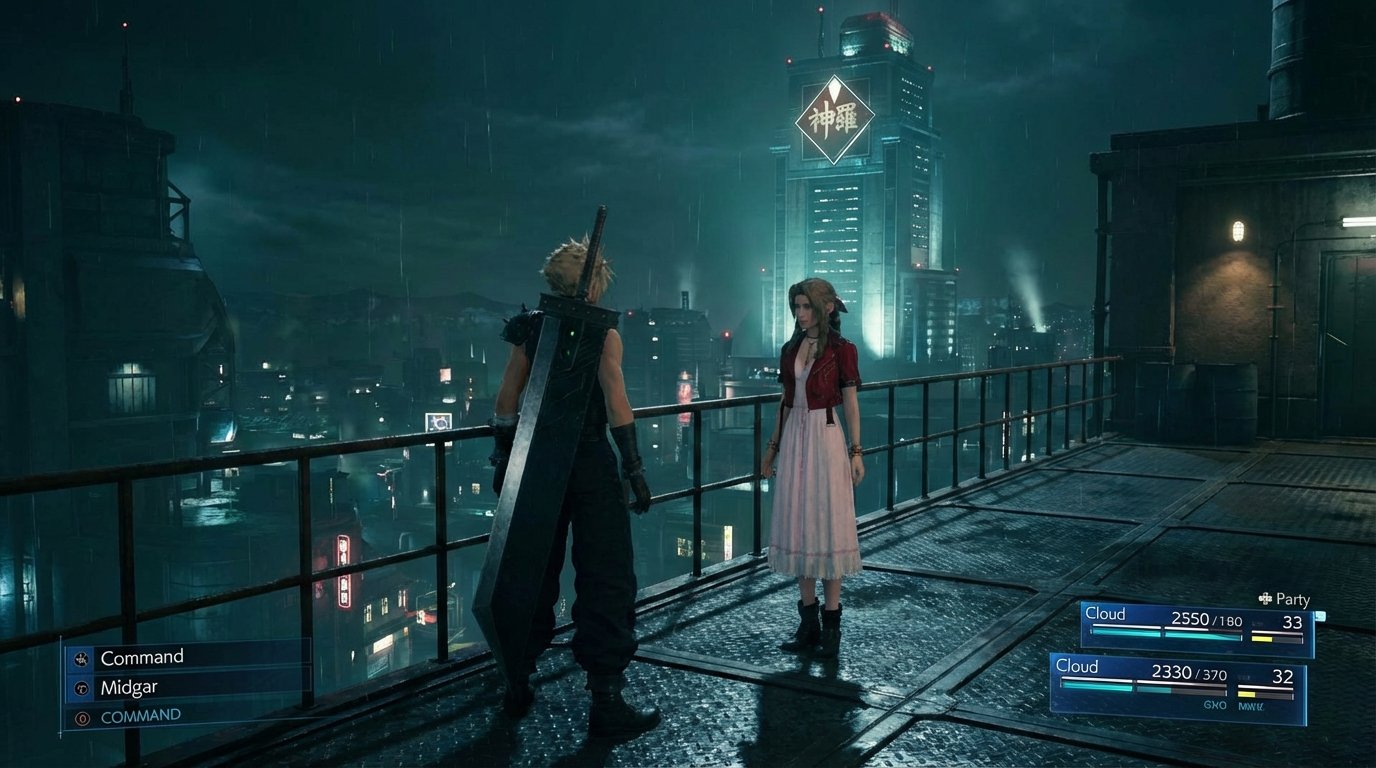Click the D-pad cross icon beside Party
This screenshot has height=768, width=1376.
1265,598
